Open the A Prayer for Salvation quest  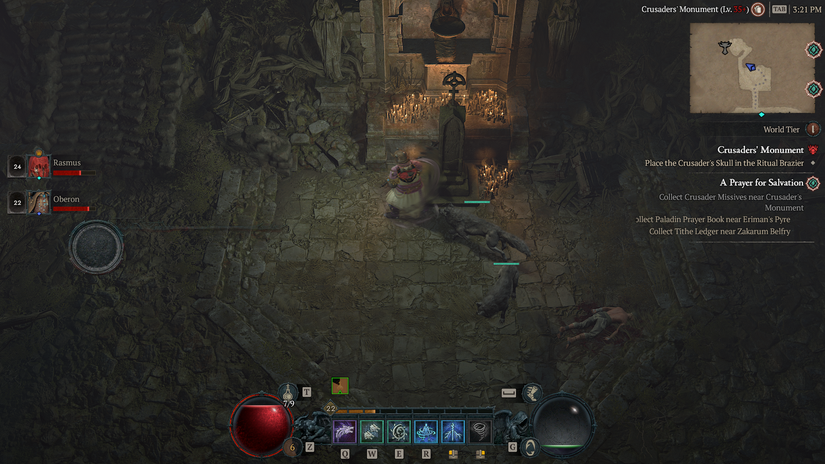pyautogui.click(x=761, y=183)
